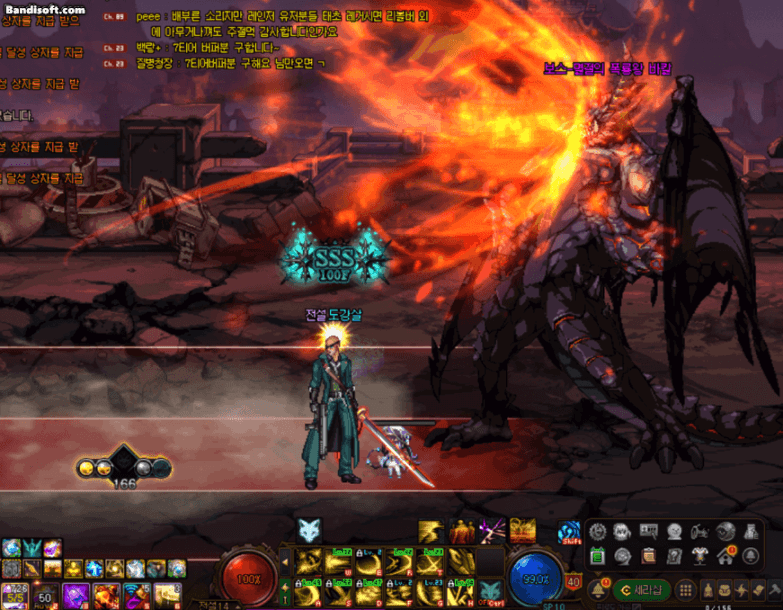Open the green calendar icon
Viewport: 783px width, 610px height.
(598, 556)
